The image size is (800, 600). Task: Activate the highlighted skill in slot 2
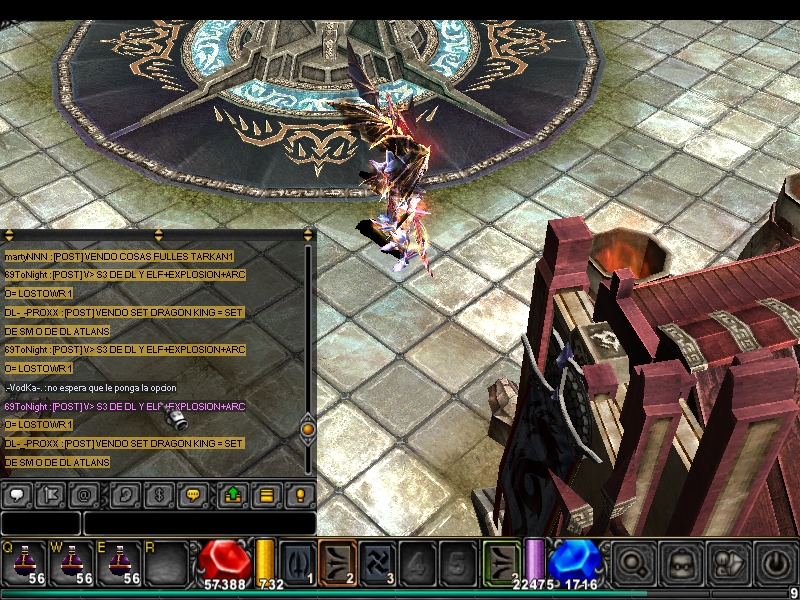click(x=338, y=561)
